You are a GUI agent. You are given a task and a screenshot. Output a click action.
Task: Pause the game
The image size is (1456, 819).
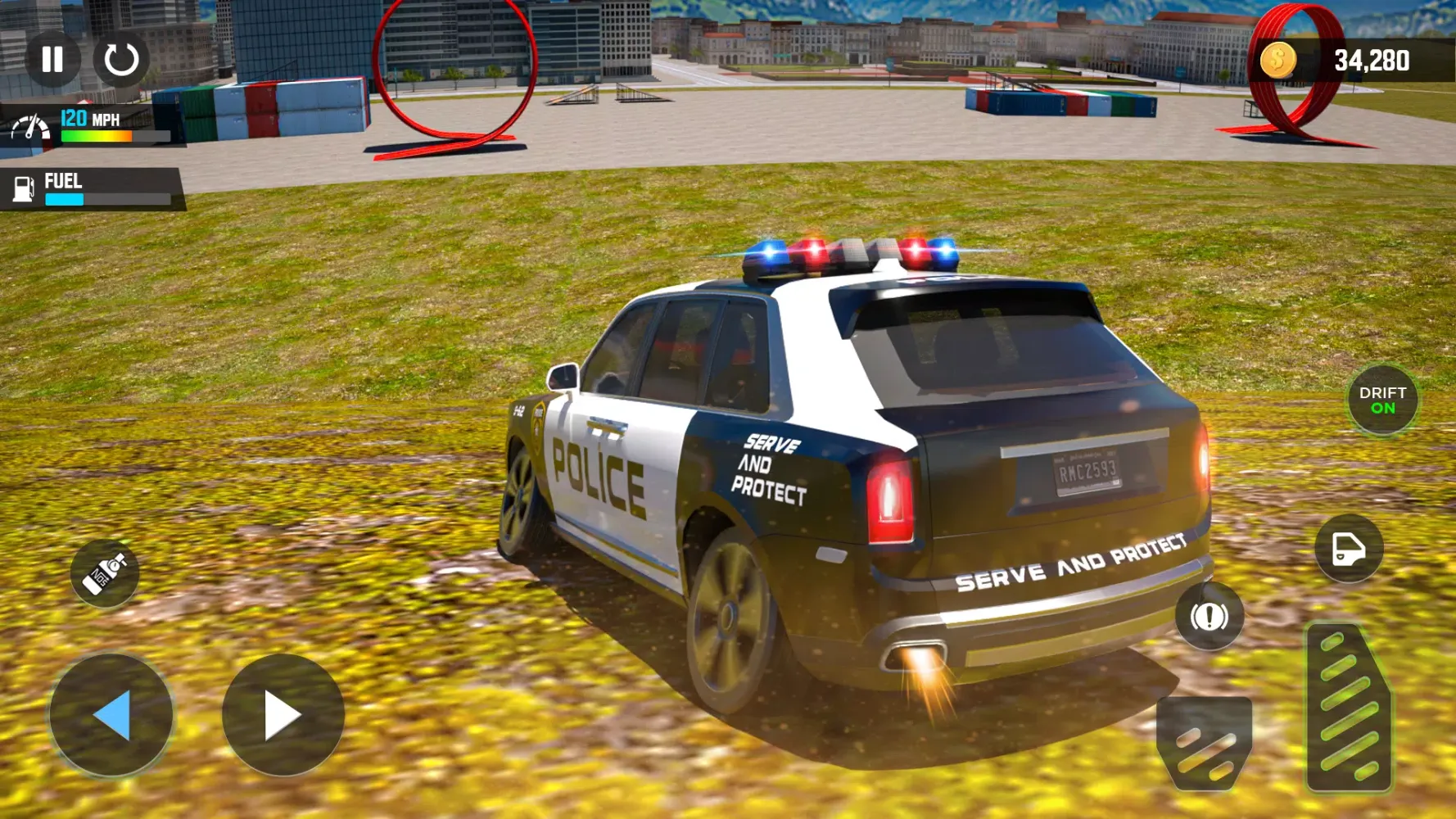click(52, 59)
